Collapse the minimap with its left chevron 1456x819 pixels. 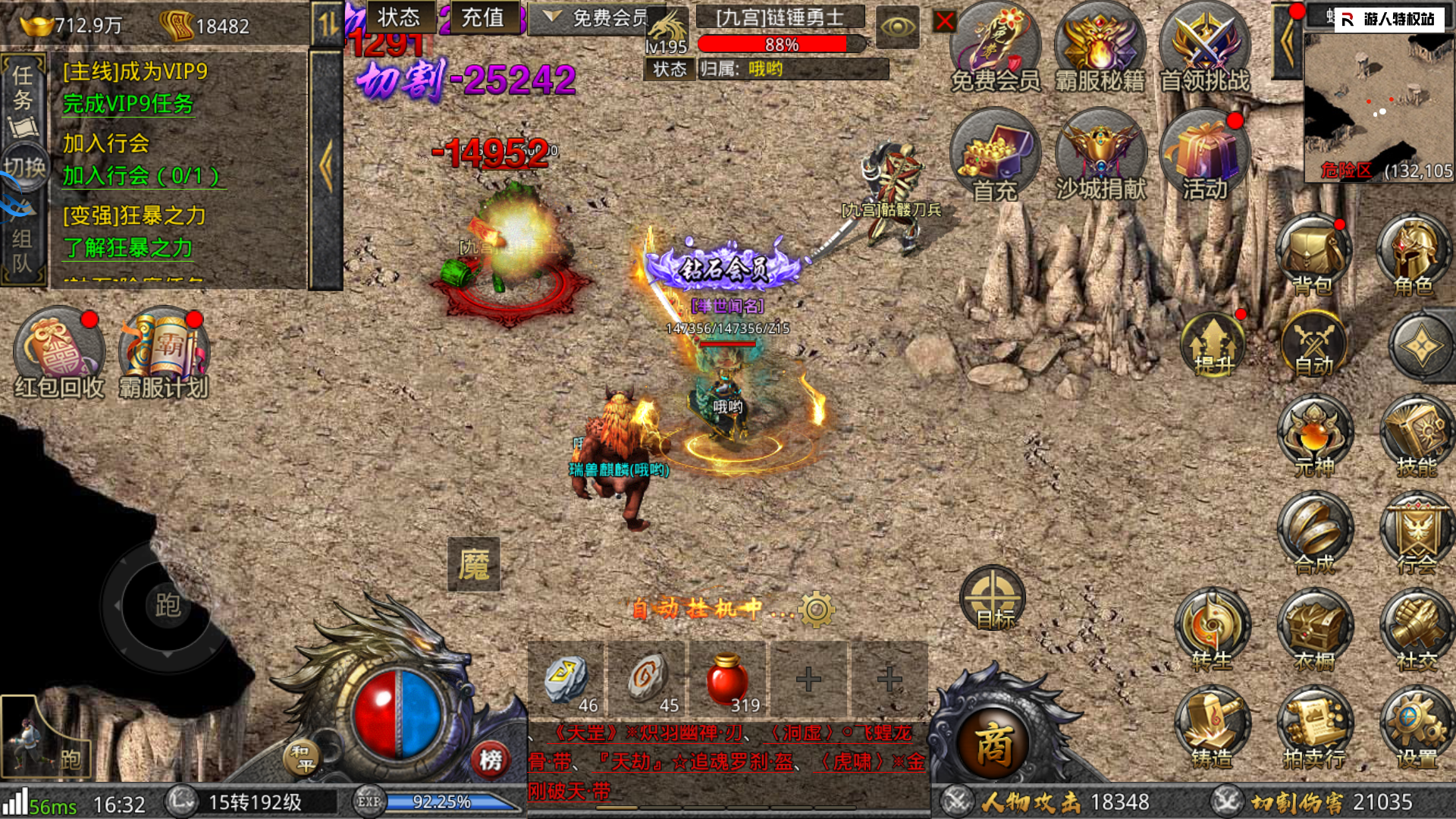pyautogui.click(x=1288, y=42)
